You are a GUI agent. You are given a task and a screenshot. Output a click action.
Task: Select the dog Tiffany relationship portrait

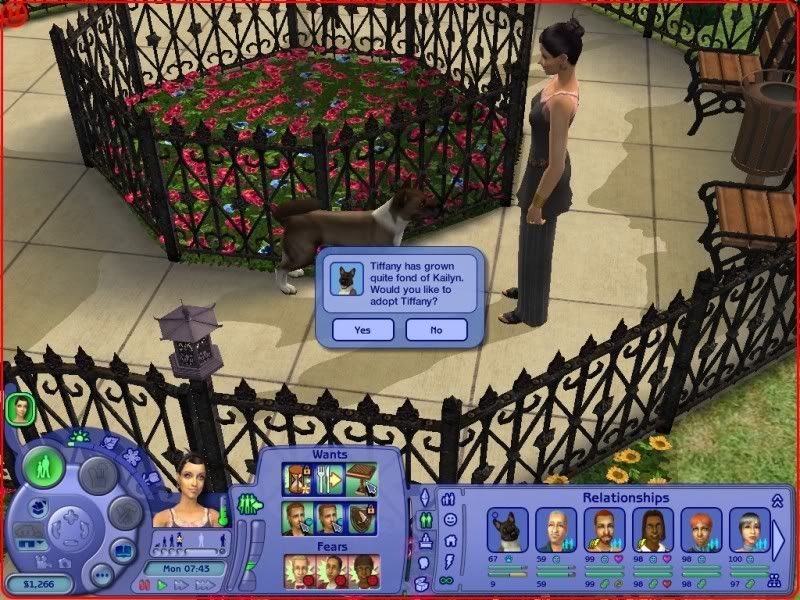click(507, 529)
